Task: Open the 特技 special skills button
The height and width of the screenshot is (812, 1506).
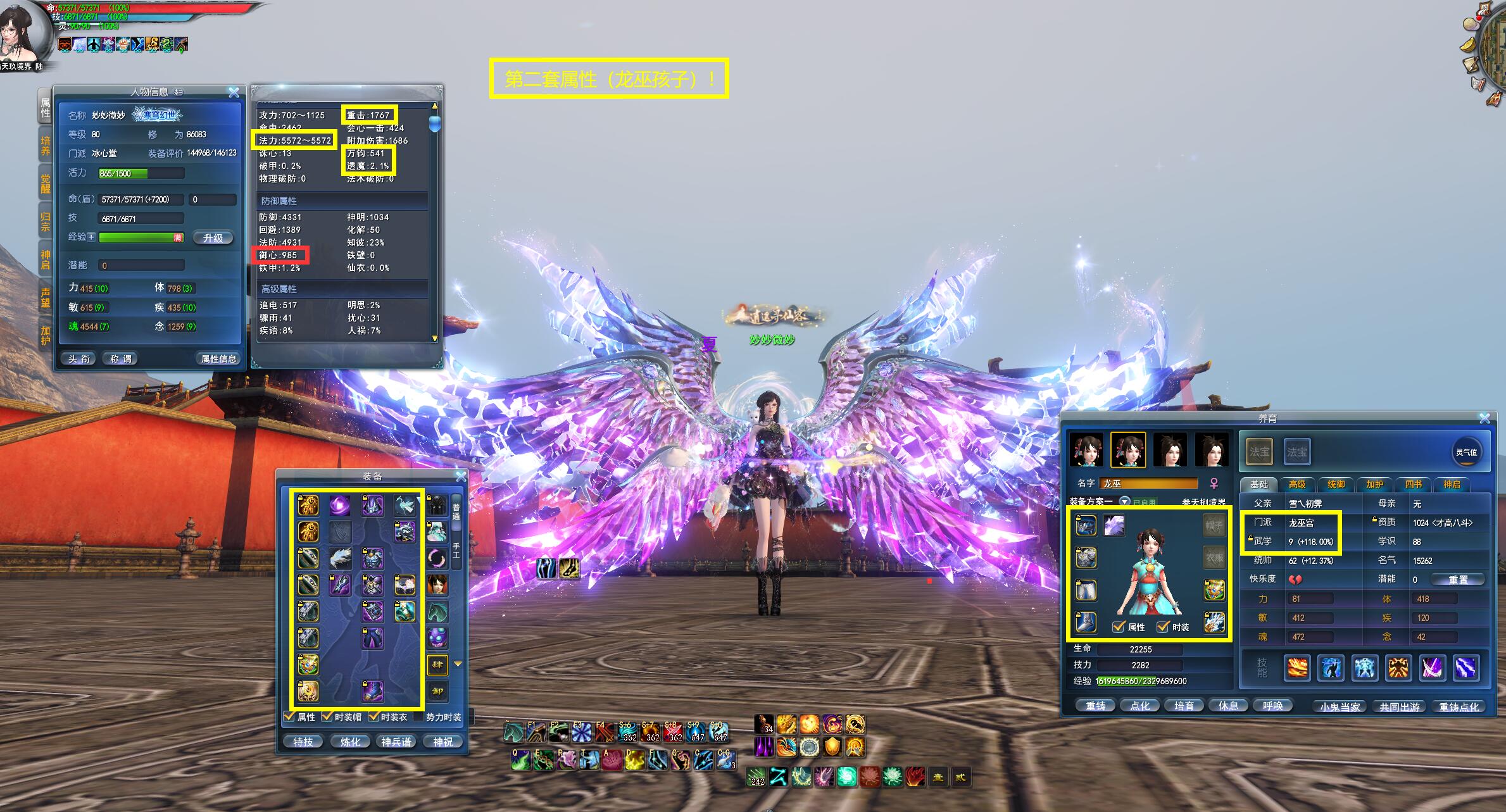Action: click(303, 742)
